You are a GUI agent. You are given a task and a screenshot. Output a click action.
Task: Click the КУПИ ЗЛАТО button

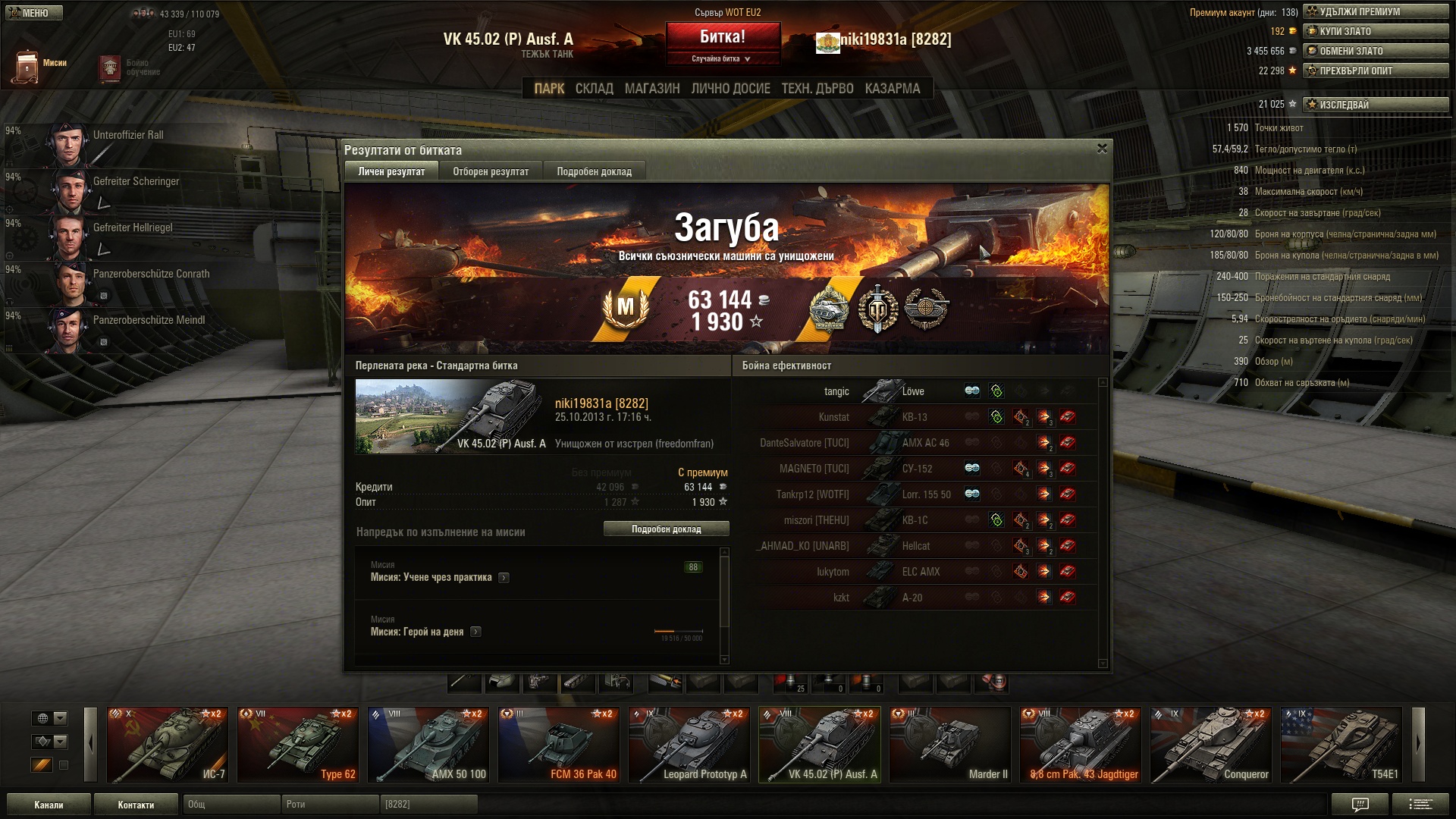pyautogui.click(x=1376, y=31)
